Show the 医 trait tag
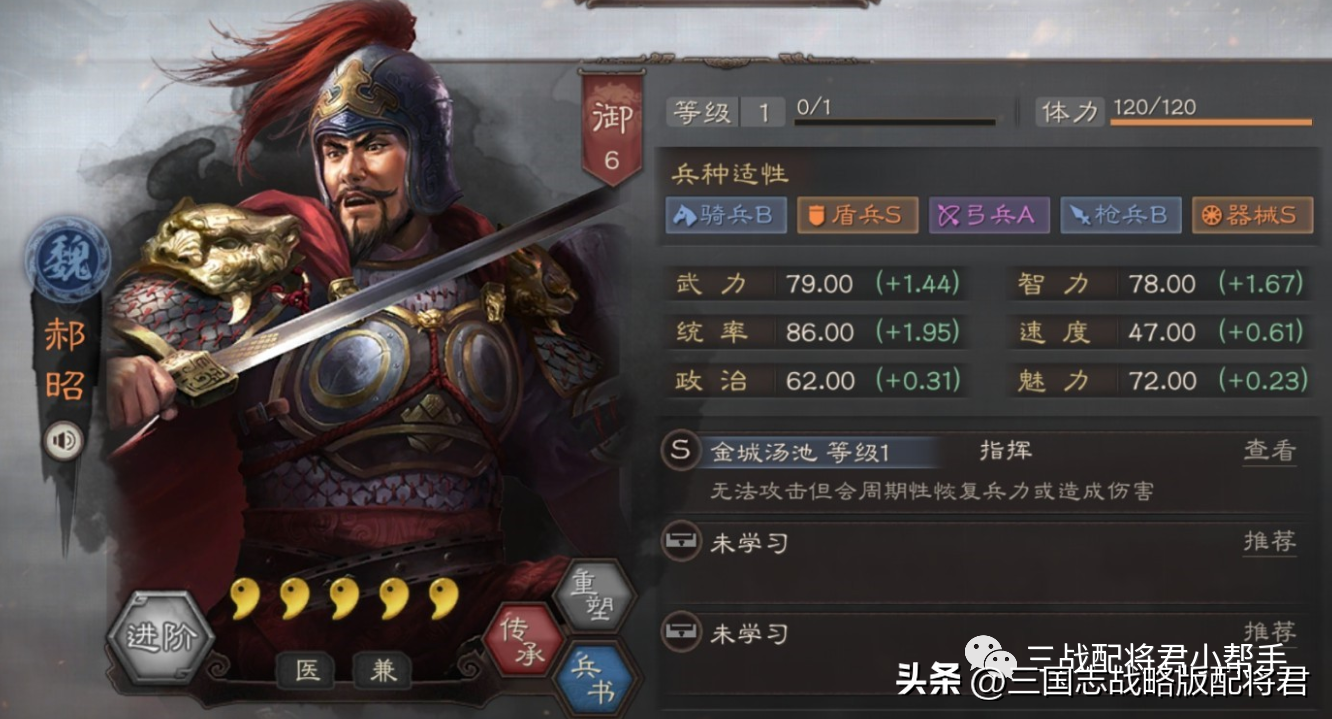This screenshot has height=719, width=1332. [308, 671]
